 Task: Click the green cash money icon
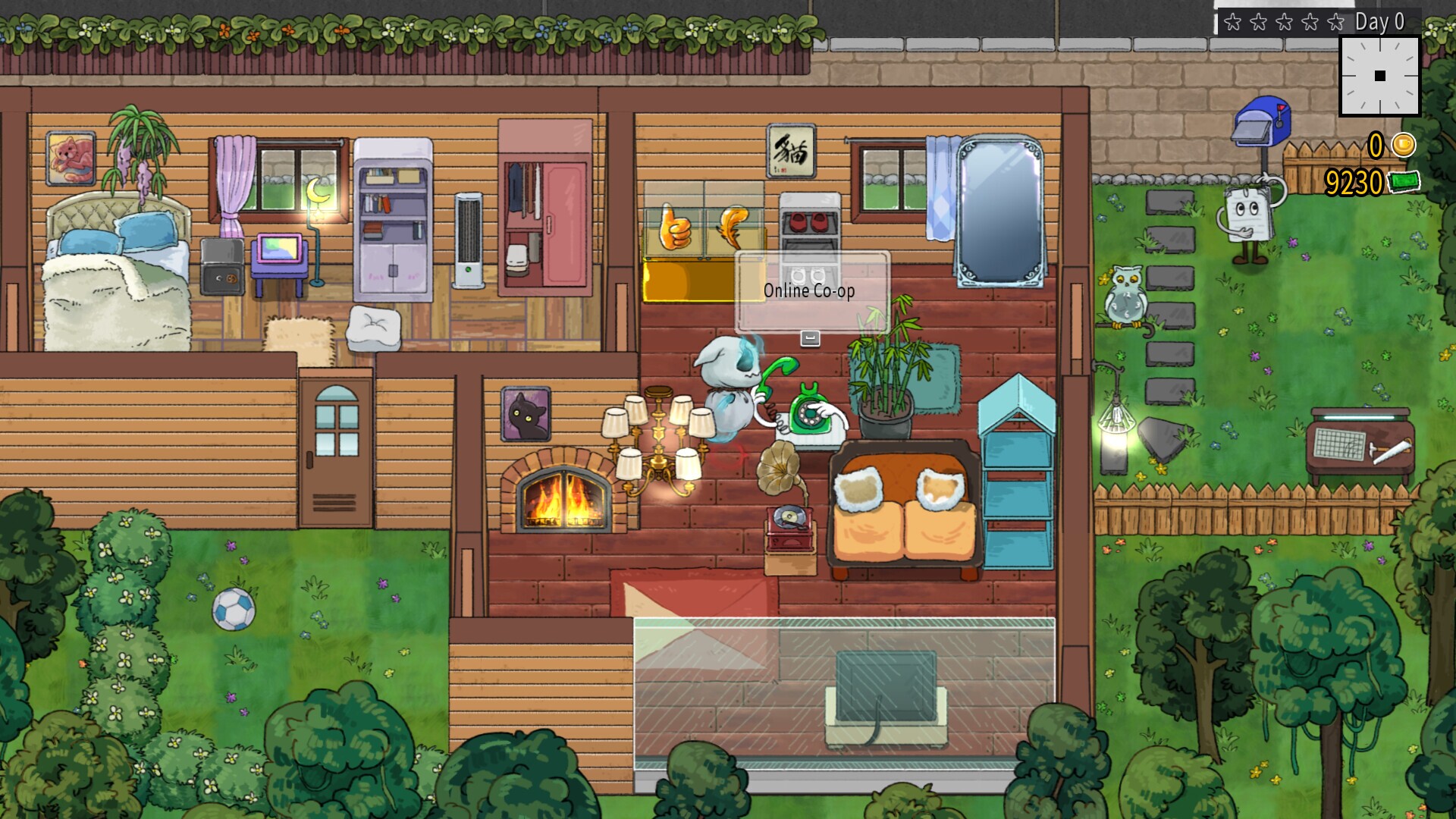coord(1404,181)
